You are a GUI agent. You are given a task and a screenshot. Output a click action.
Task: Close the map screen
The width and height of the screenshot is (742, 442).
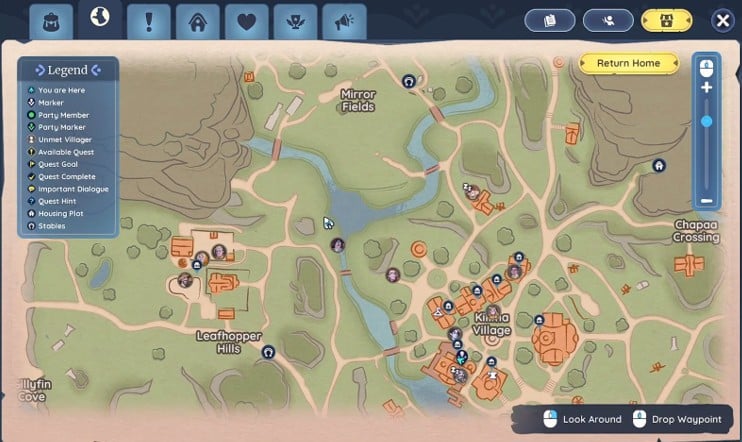(722, 21)
